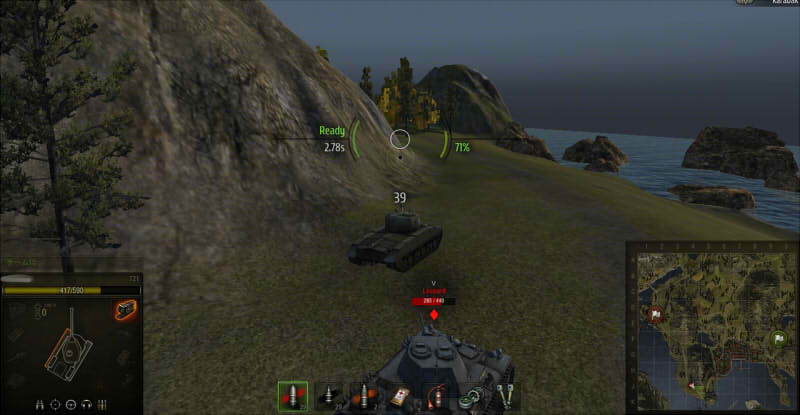Switch to the second shell type
Image resolution: width=800 pixels, height=415 pixels.
(x=329, y=397)
